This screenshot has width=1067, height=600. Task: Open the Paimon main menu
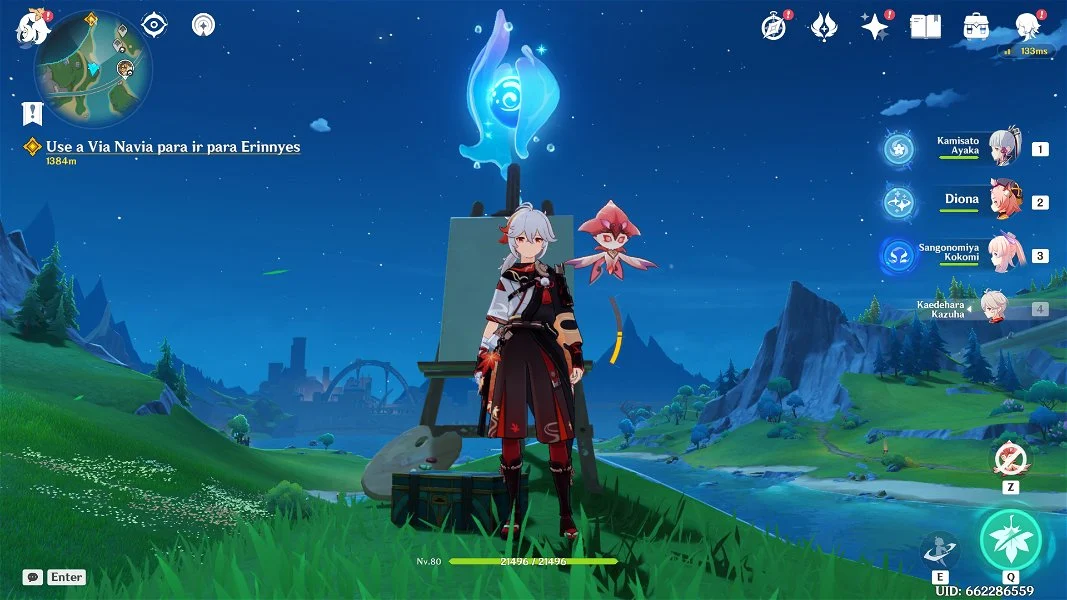[x=32, y=26]
